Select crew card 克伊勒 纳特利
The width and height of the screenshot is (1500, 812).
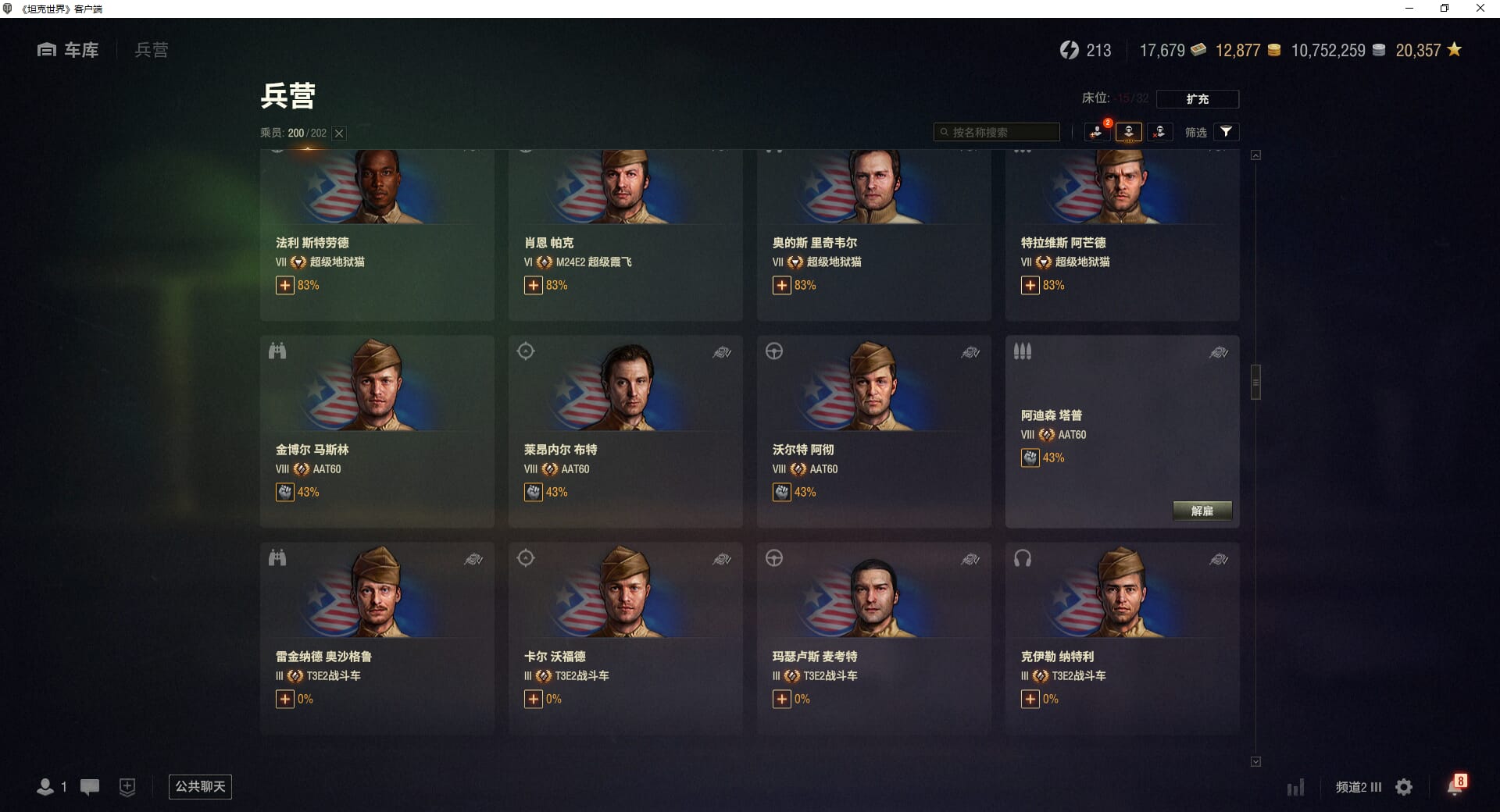[x=1122, y=638]
